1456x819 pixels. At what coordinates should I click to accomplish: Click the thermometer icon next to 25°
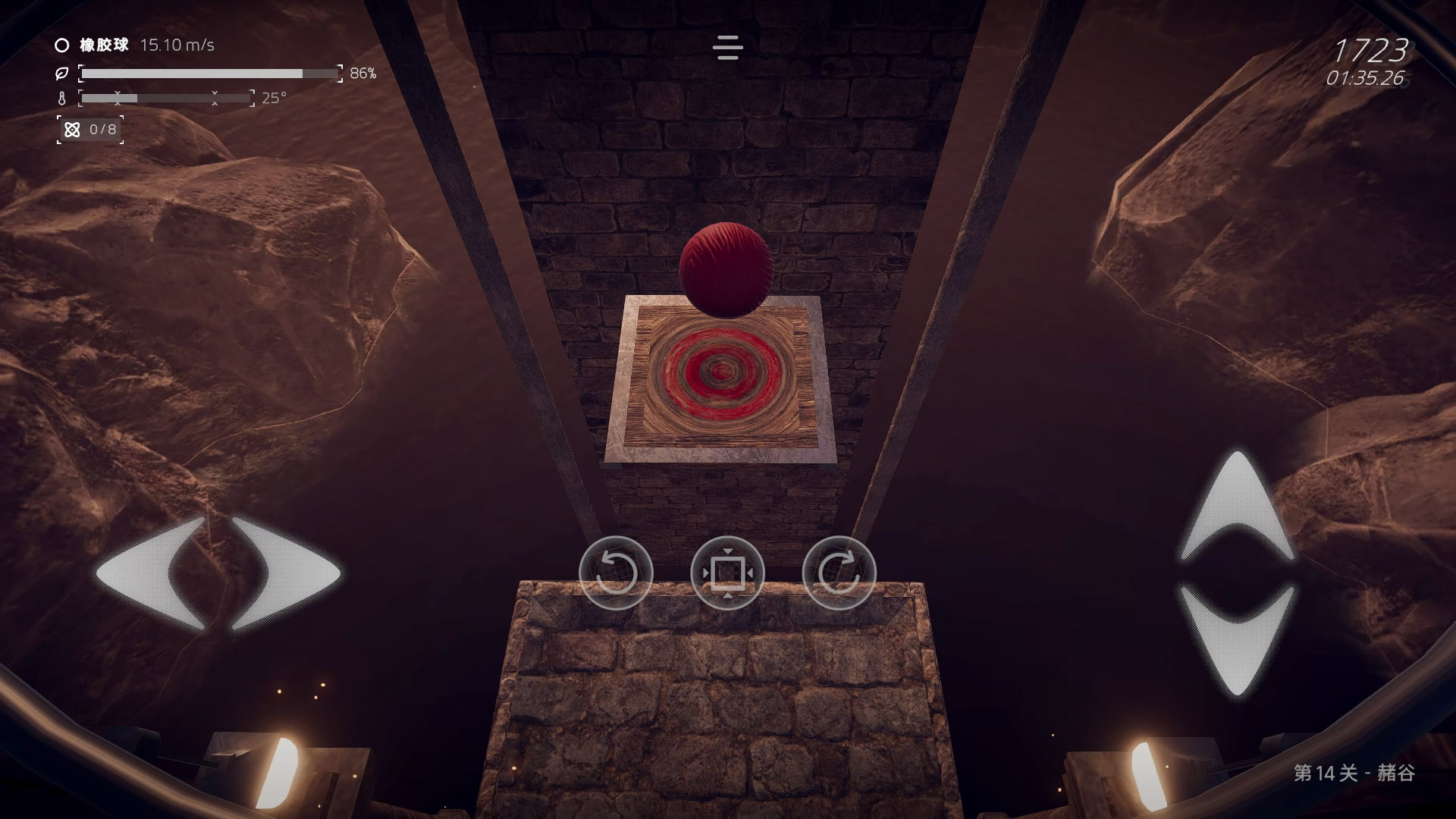point(61,99)
